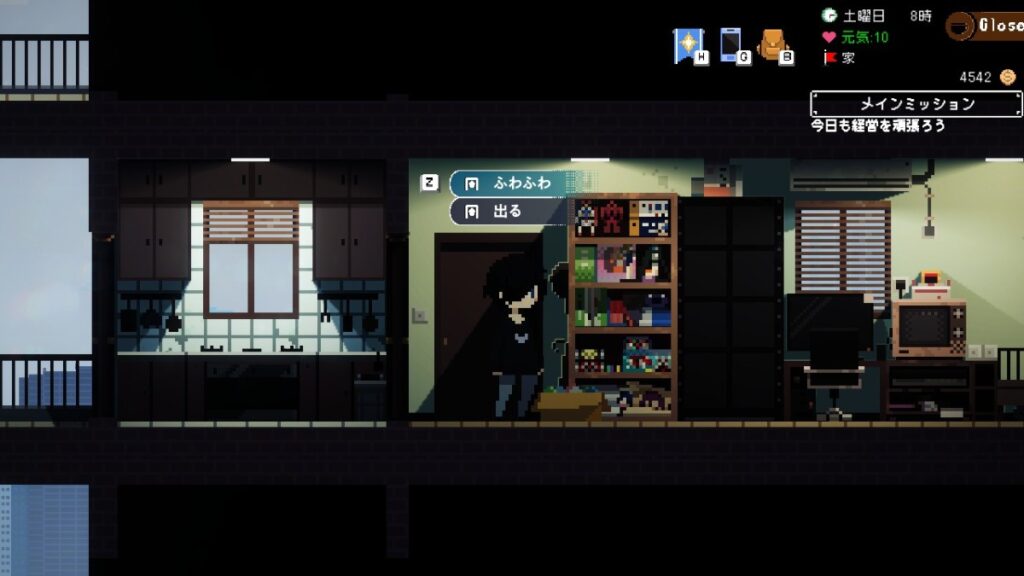This screenshot has height=576, width=1024.
Task: Open the backpack inventory
Action: pyautogui.click(x=772, y=45)
